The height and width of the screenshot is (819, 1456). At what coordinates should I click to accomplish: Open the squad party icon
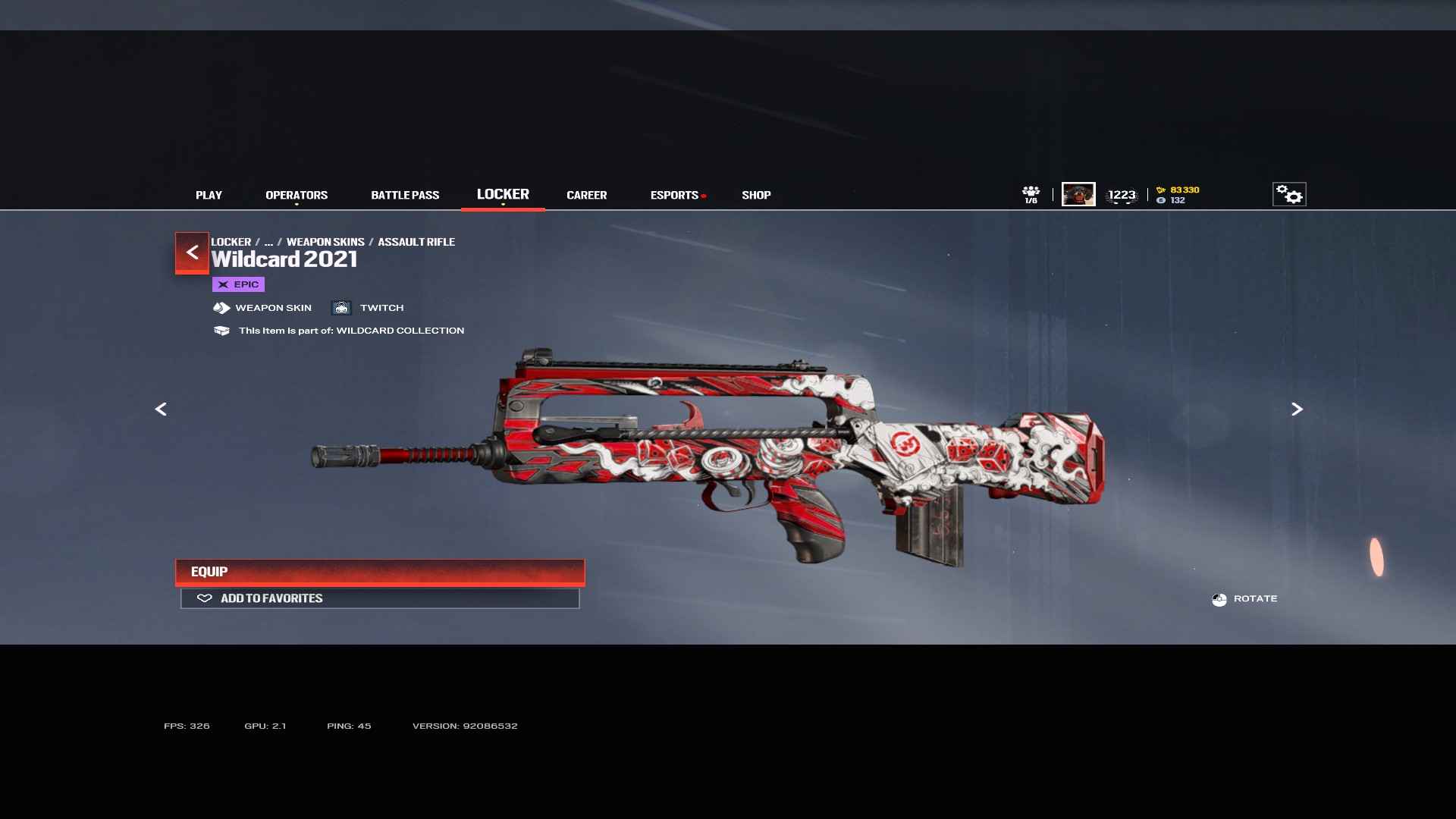[1031, 194]
